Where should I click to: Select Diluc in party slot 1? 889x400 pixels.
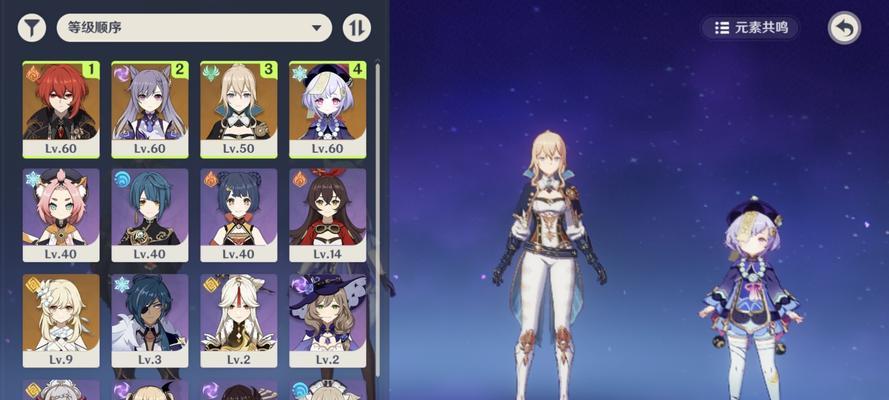pos(61,108)
